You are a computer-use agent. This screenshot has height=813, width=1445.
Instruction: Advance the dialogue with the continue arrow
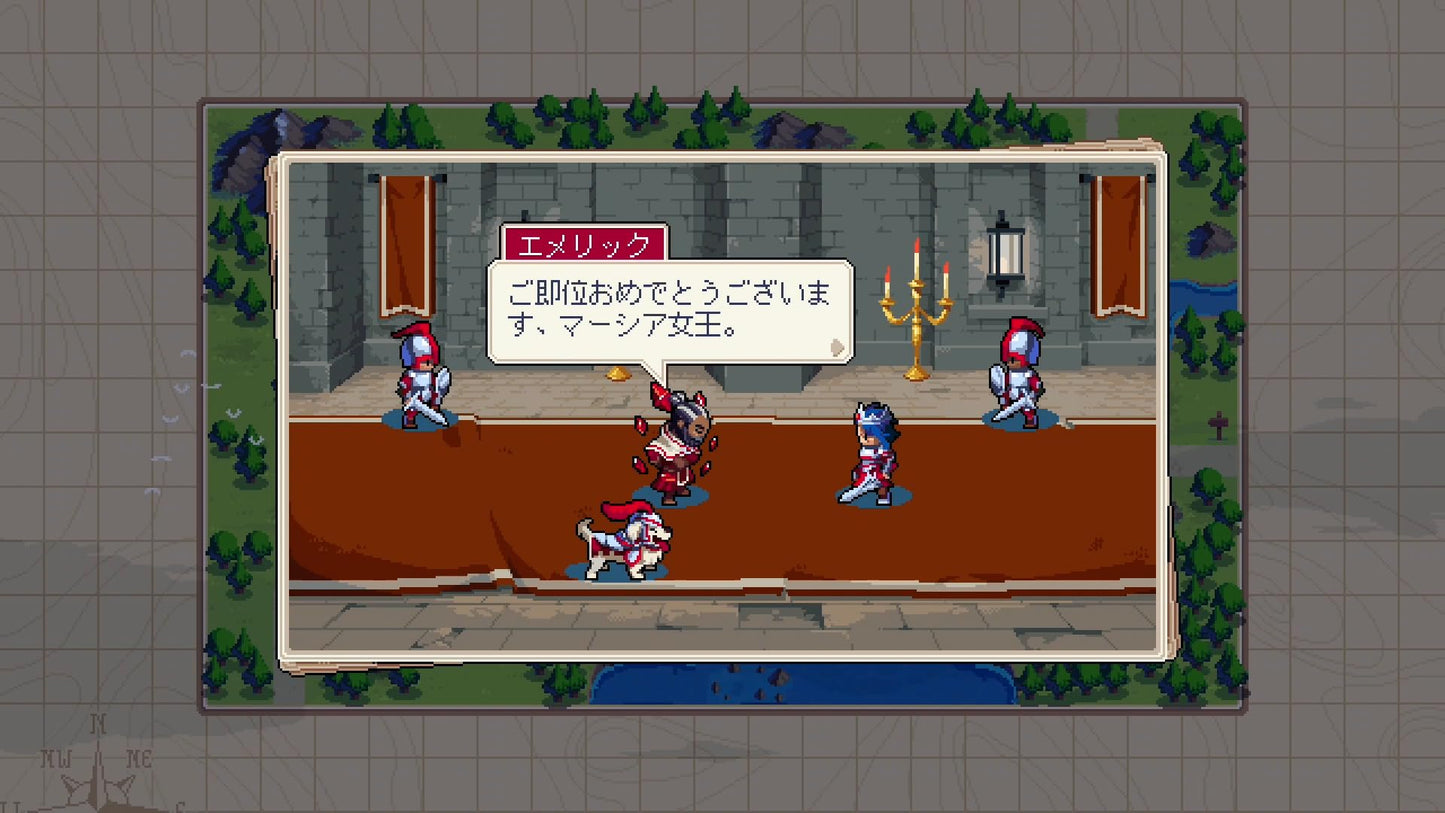[836, 347]
